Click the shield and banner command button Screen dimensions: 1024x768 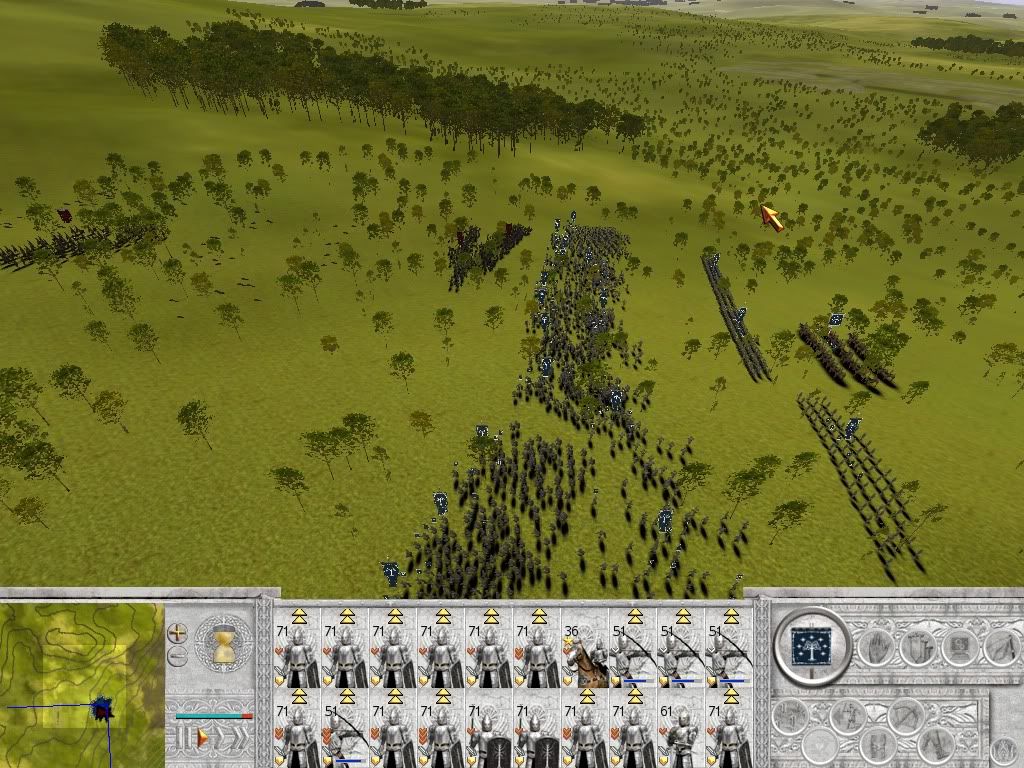(918, 648)
